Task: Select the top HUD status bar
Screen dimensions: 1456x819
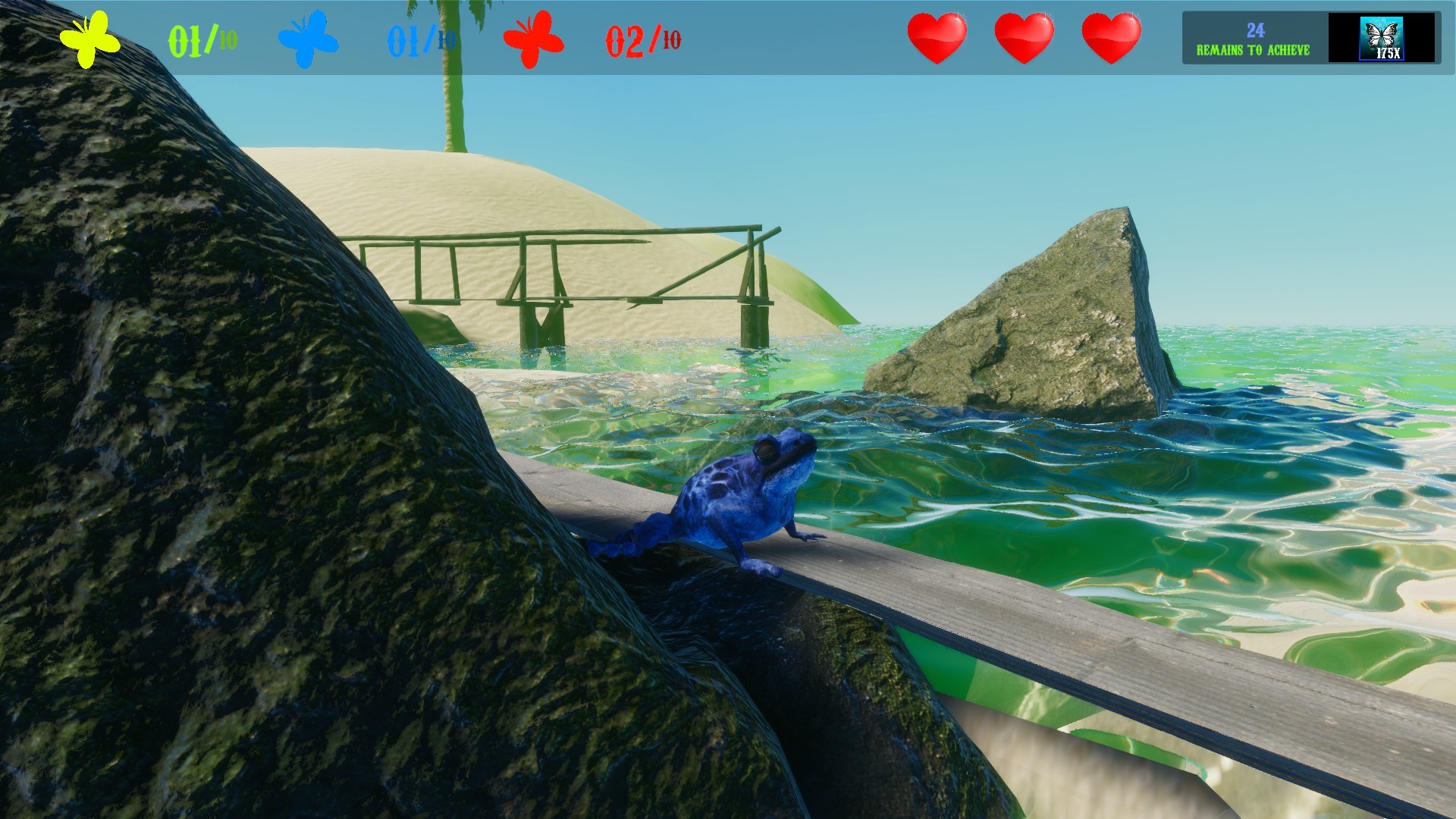Action: pos(728,36)
